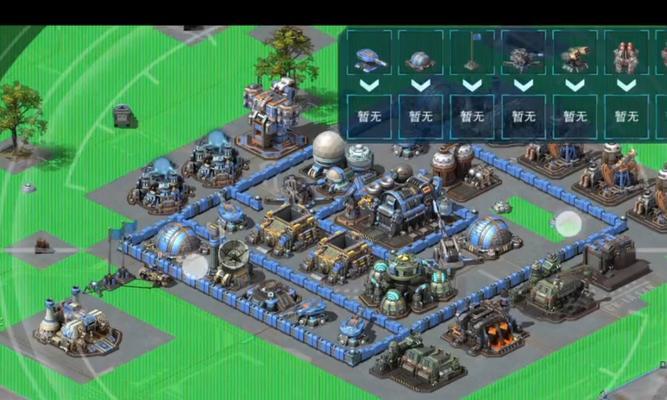Choose the twin red rocket tower slot
The height and width of the screenshot is (400, 667).
626,57
